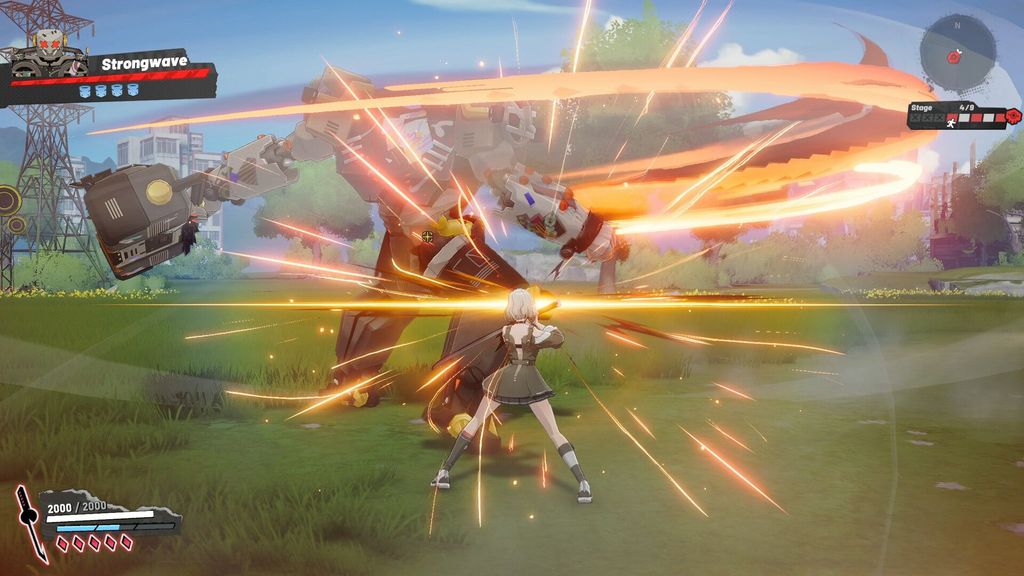Click the circular minimap
This screenshot has width=1024, height=576.
(x=958, y=52)
